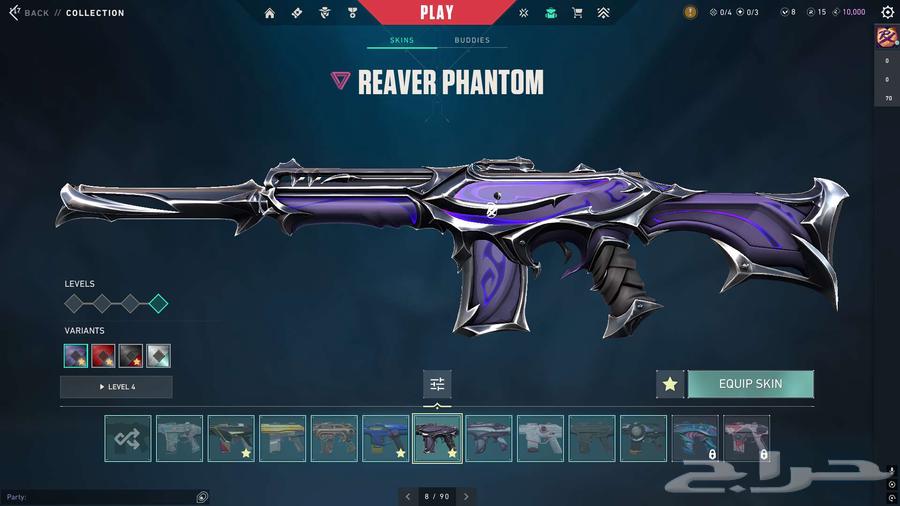Choose the red skin variant
The height and width of the screenshot is (506, 900).
tap(103, 355)
